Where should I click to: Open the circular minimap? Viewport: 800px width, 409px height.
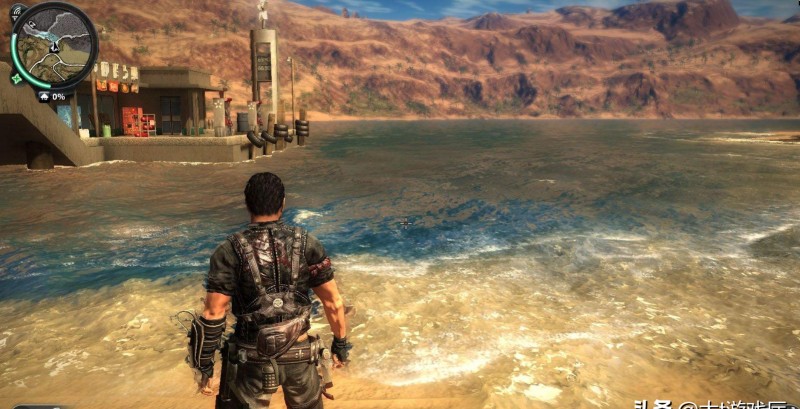coord(55,44)
